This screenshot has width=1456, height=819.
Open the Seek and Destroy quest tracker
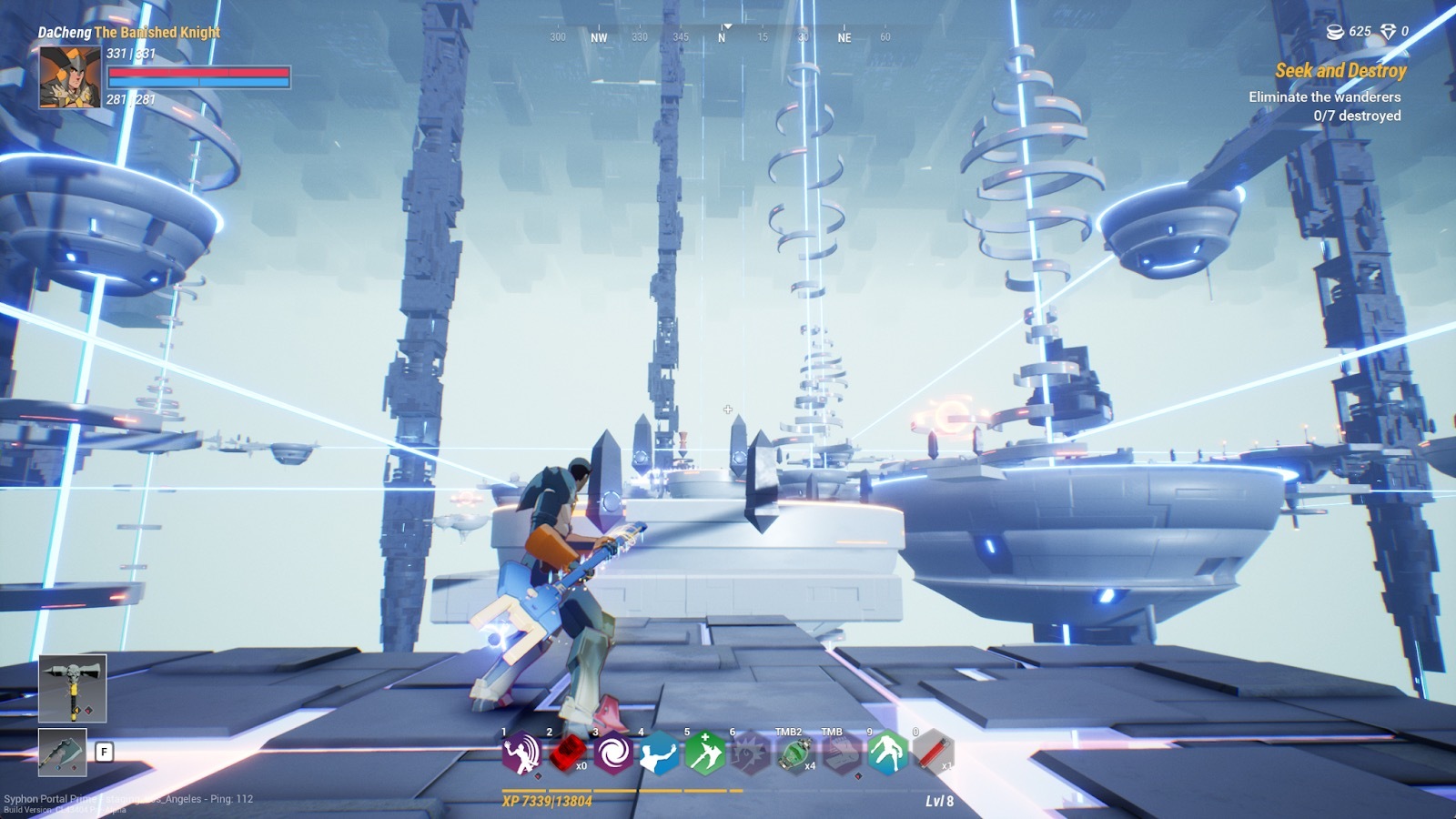coord(1340,71)
